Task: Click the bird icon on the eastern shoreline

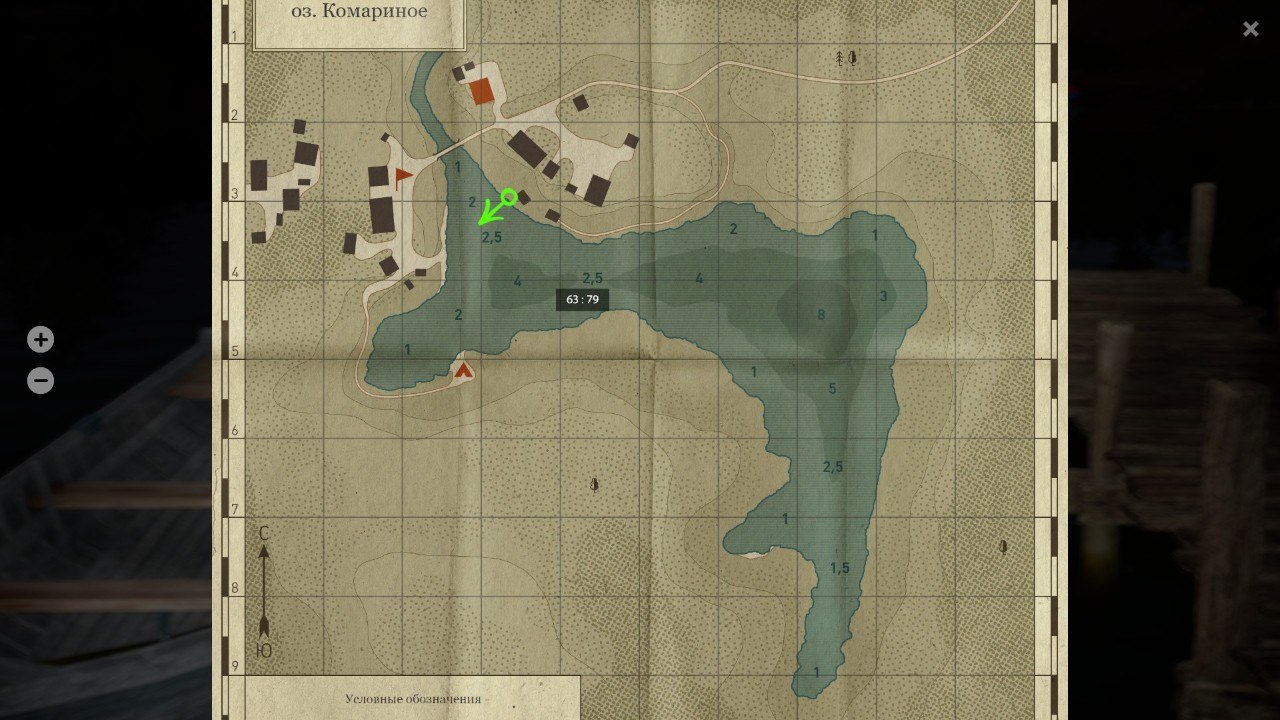Action: click(x=1001, y=547)
